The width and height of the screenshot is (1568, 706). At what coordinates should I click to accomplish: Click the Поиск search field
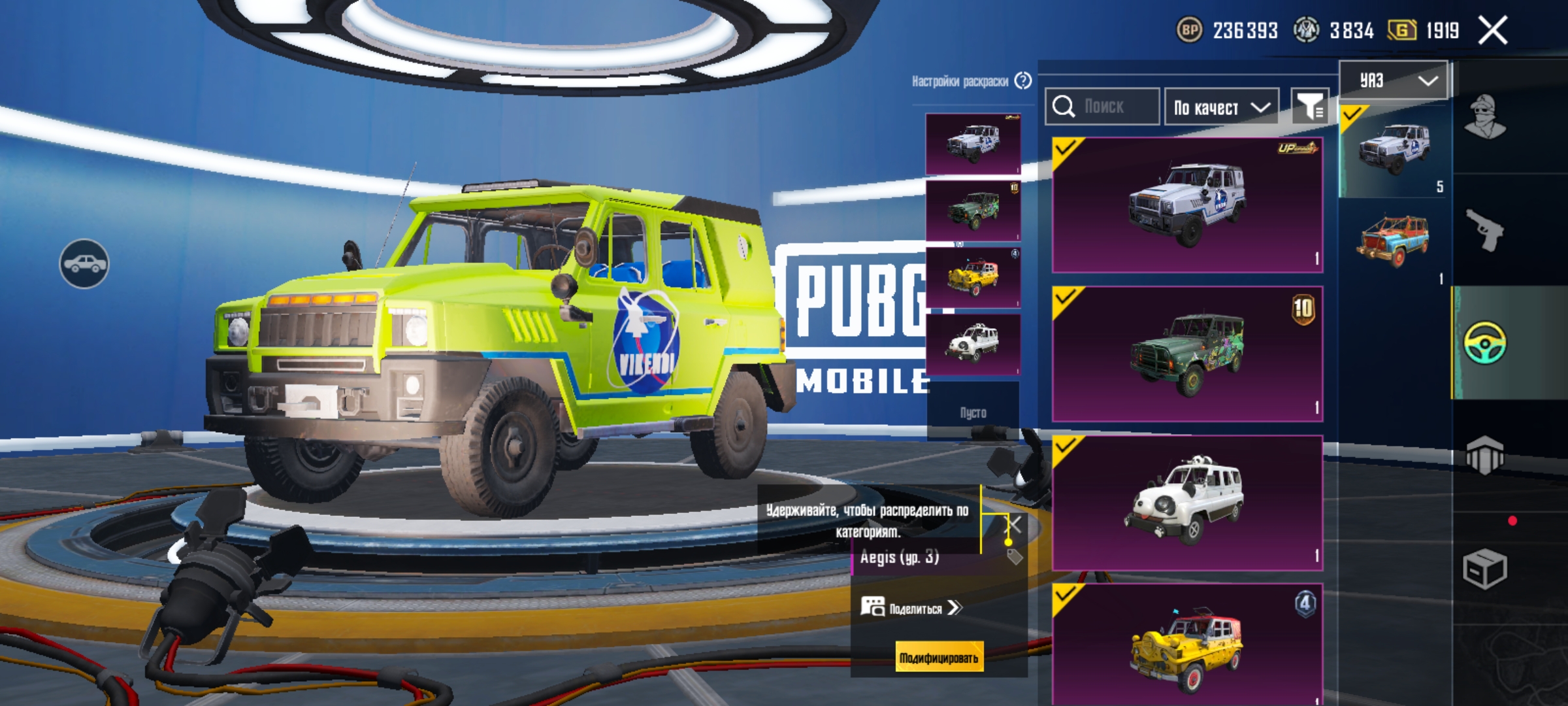pos(1103,107)
